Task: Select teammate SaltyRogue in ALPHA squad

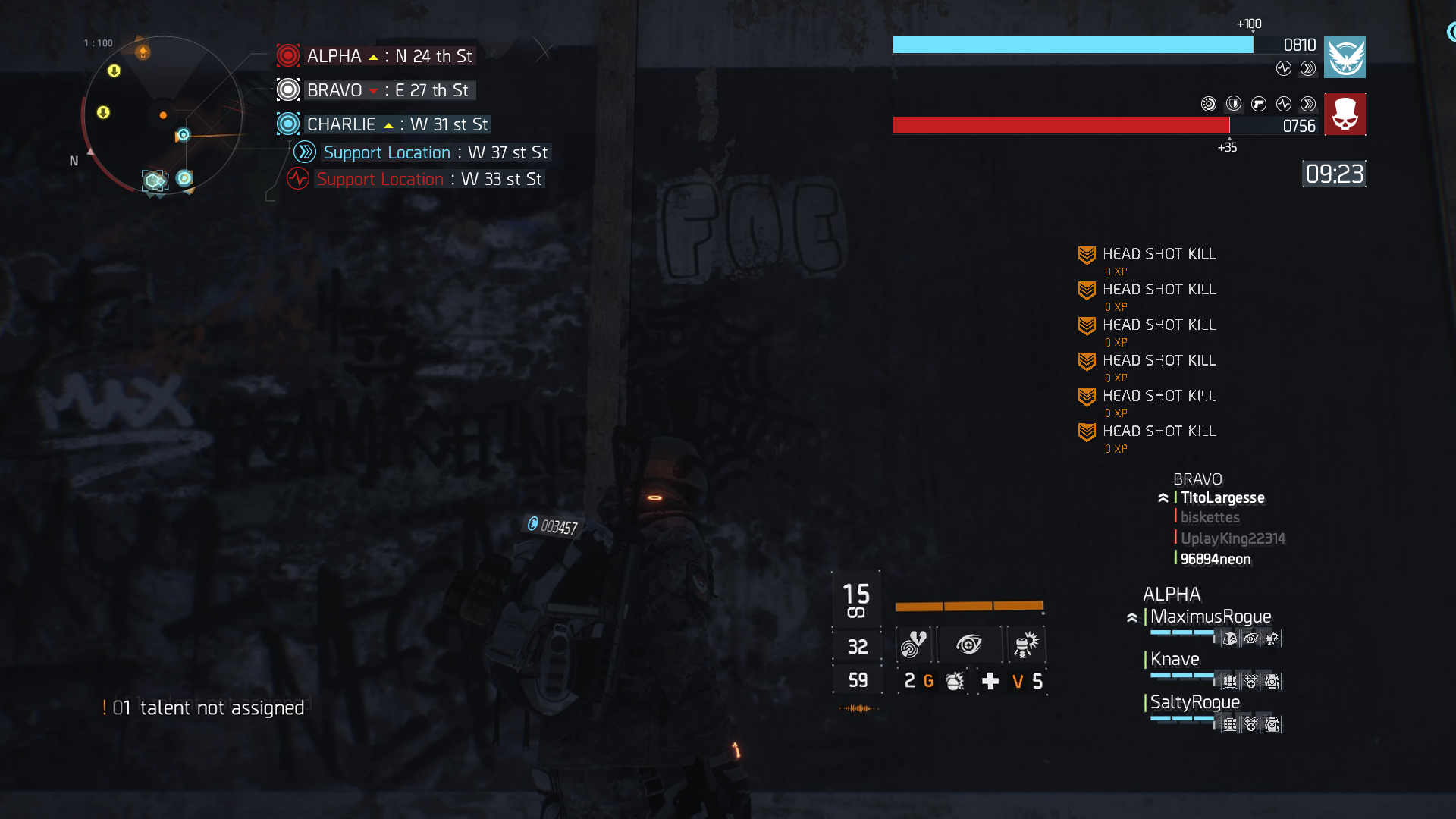Action: 1194,703
